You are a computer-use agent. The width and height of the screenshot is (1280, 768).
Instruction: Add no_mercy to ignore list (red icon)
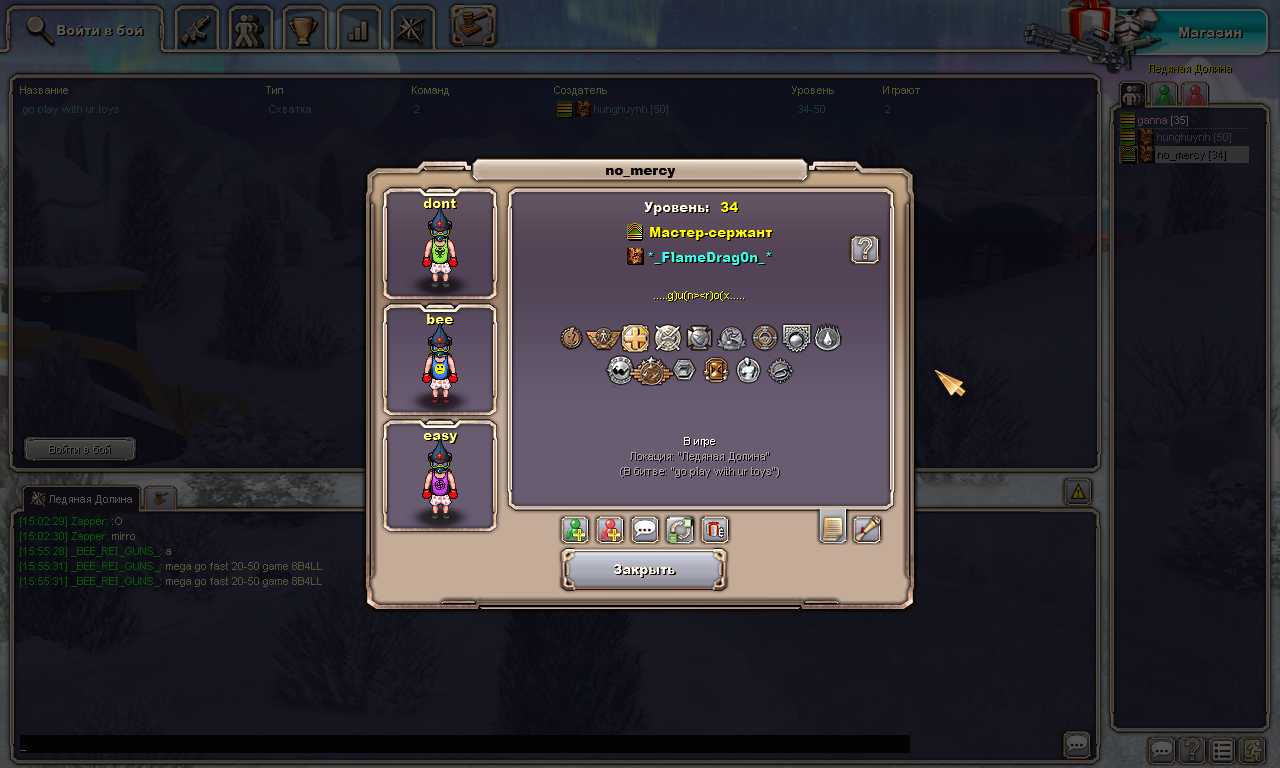(610, 530)
